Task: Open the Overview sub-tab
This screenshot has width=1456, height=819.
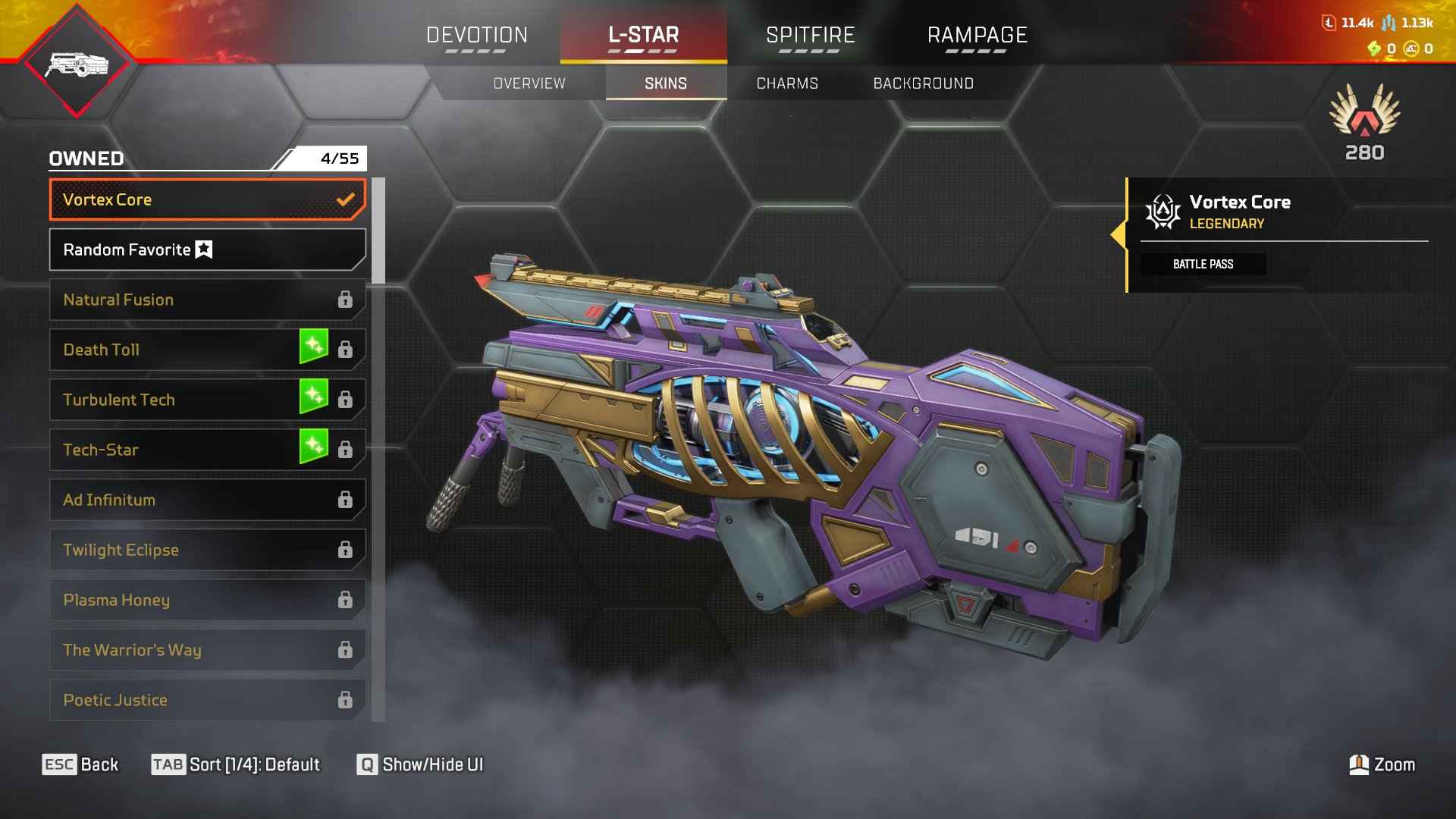Action: (x=529, y=83)
